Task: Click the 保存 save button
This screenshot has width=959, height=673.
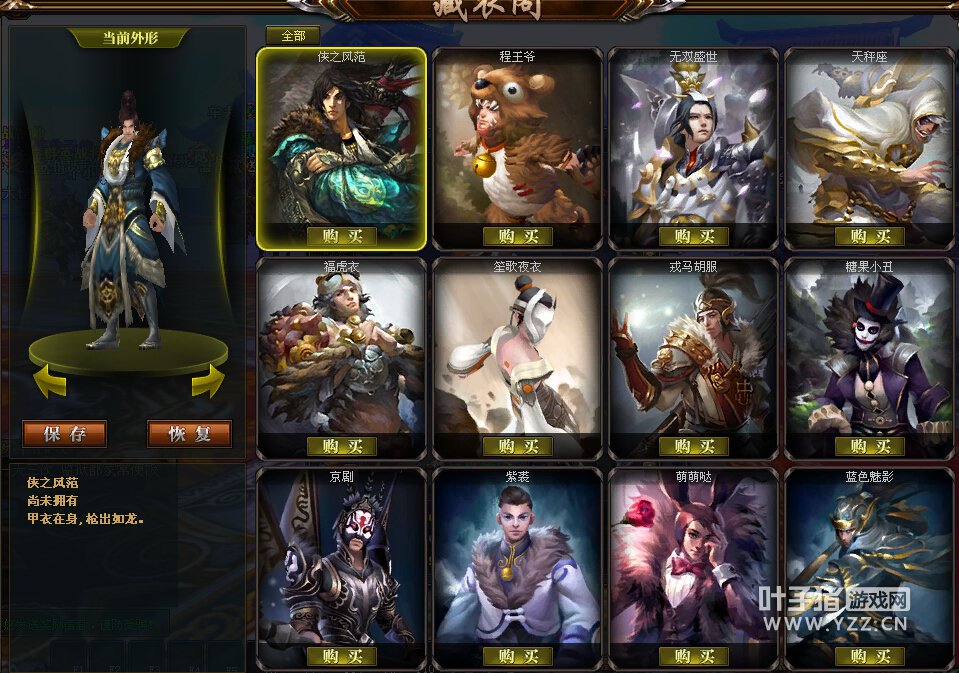Action: [64, 434]
